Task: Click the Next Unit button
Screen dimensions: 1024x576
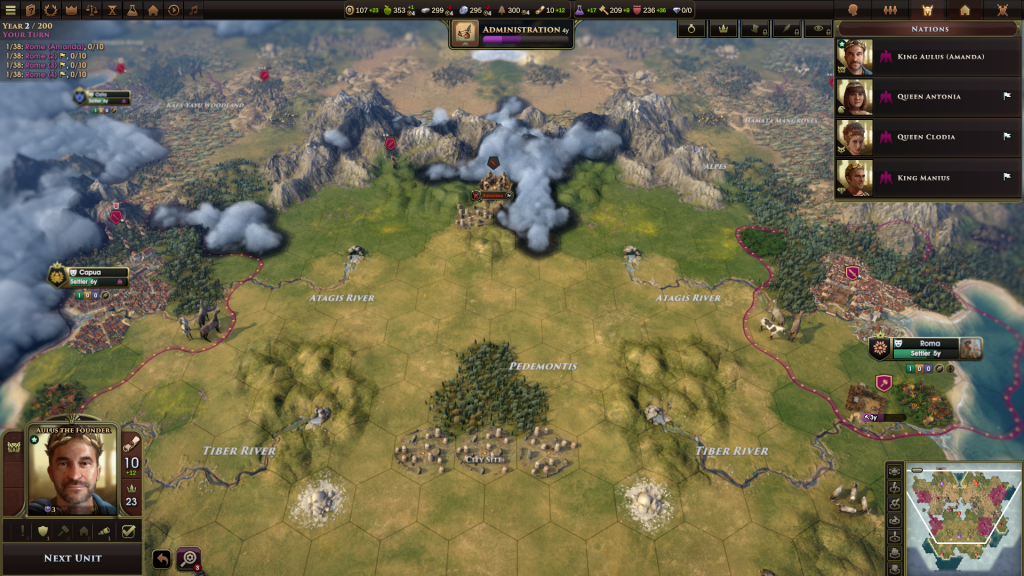Action: tap(72, 558)
